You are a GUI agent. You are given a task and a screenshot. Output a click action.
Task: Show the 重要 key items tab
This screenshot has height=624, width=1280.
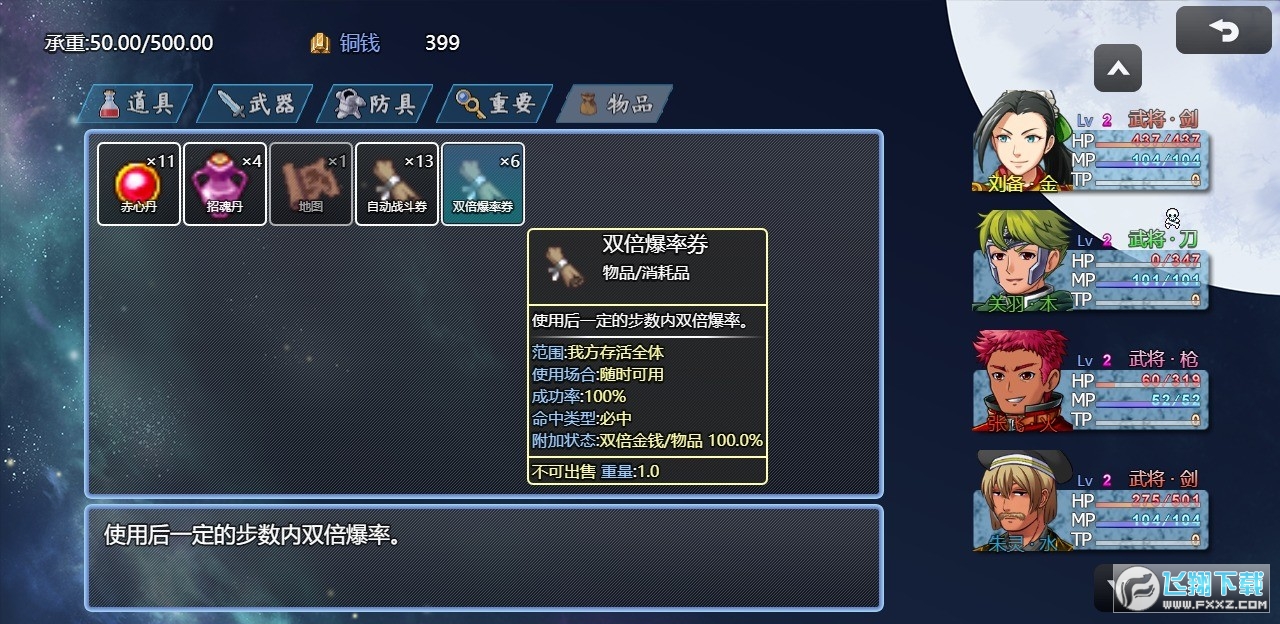point(496,103)
